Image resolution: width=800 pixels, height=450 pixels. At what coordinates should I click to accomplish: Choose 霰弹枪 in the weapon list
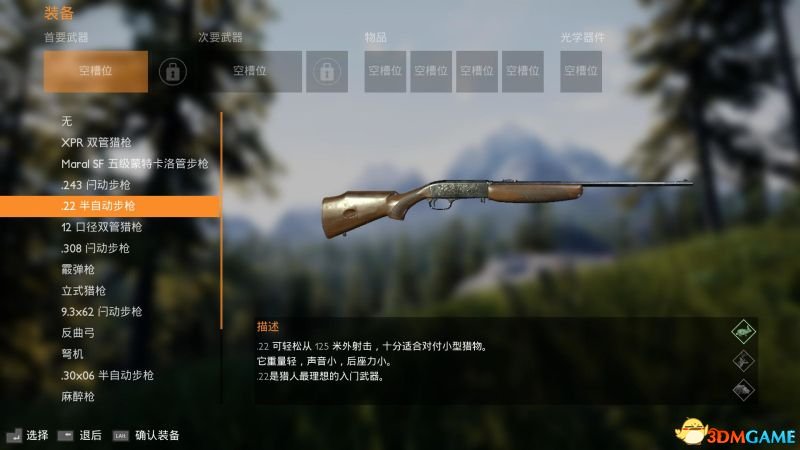coord(76,269)
